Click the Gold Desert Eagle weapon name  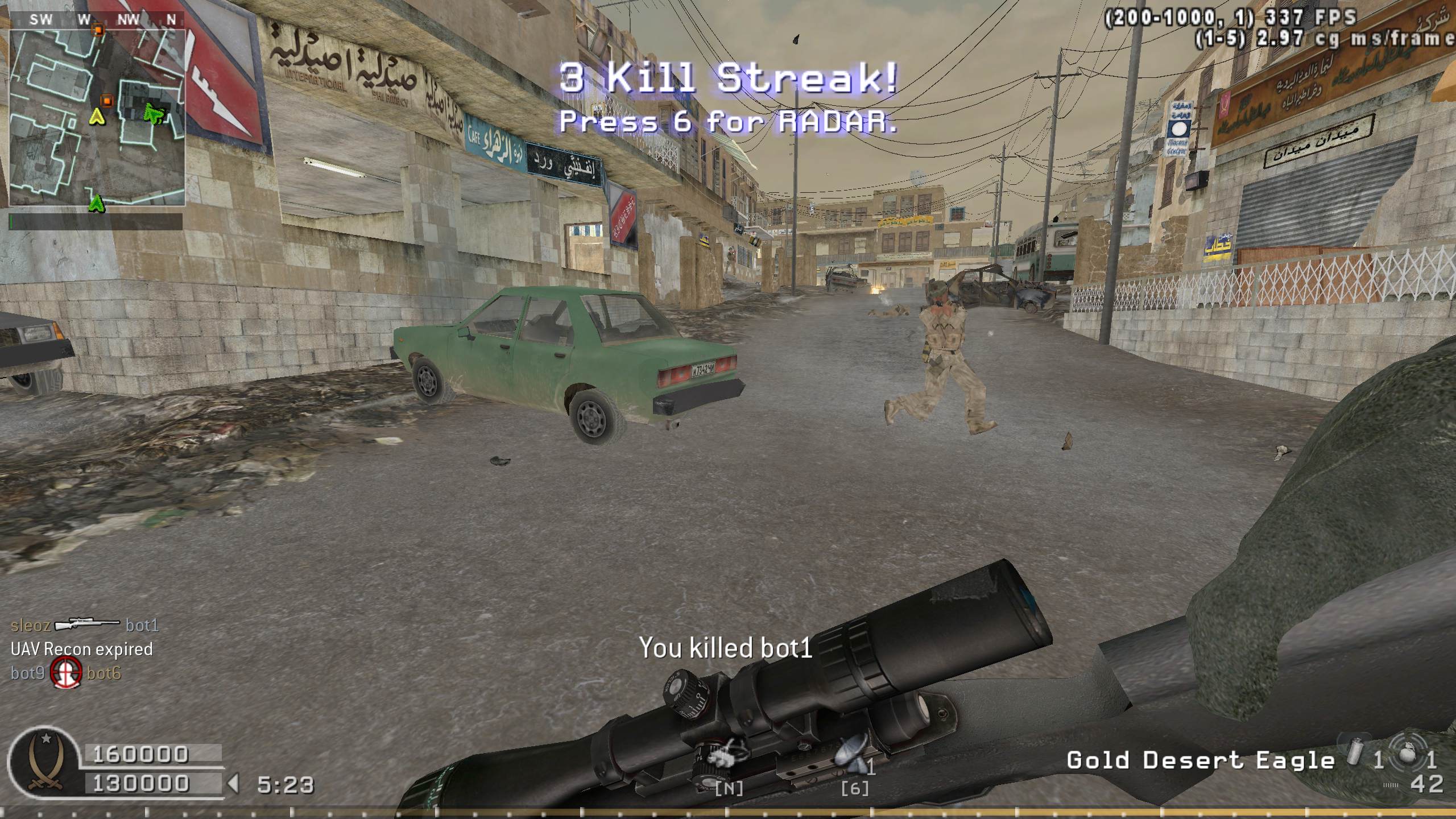coord(1200,760)
